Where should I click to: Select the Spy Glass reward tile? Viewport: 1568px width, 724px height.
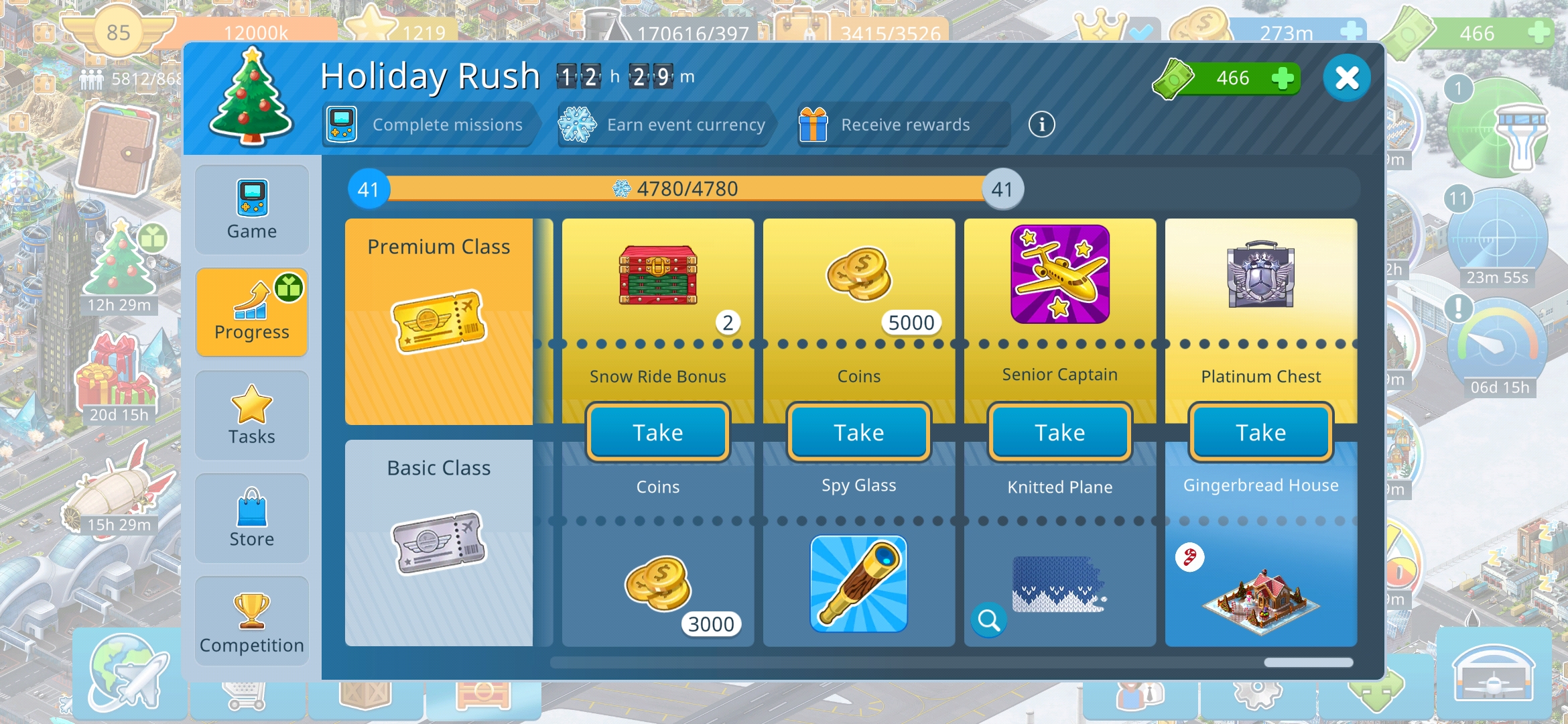point(859,583)
